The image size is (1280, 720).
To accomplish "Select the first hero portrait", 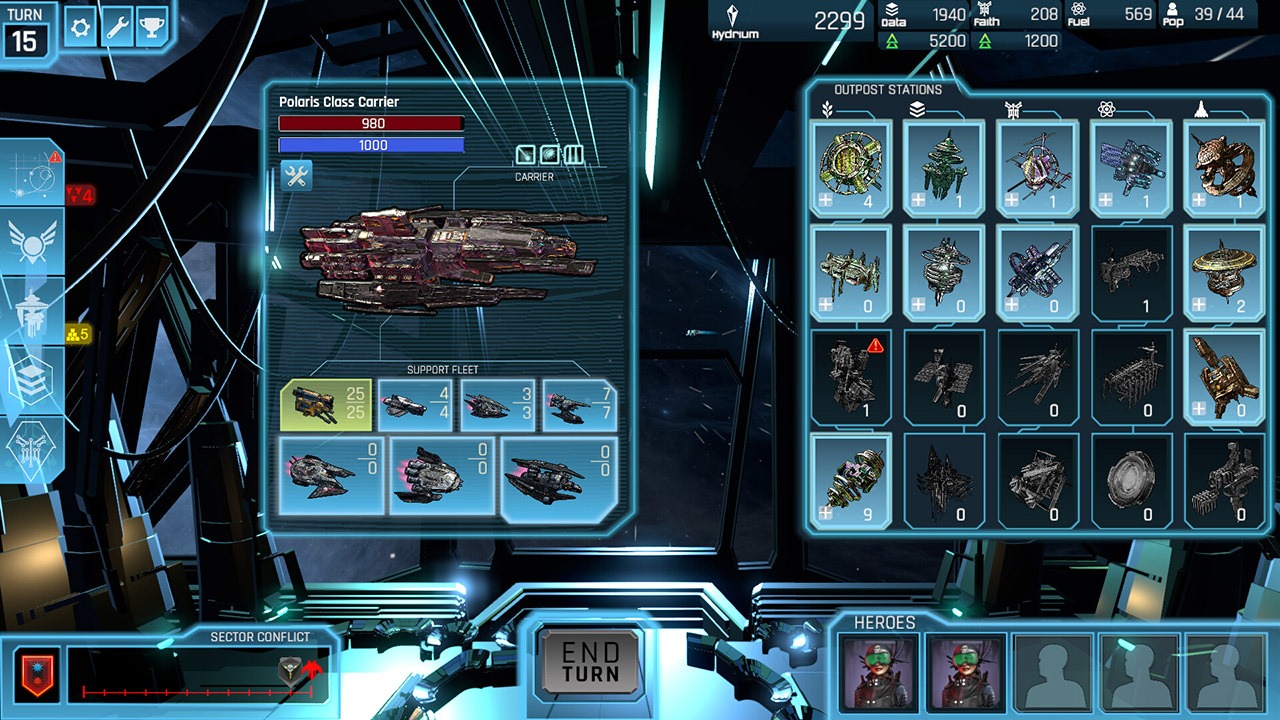I will coord(866,671).
